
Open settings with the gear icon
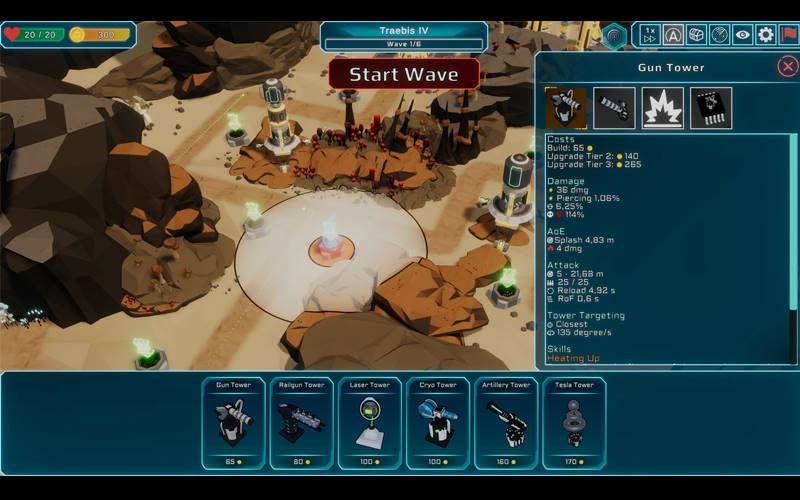click(765, 35)
